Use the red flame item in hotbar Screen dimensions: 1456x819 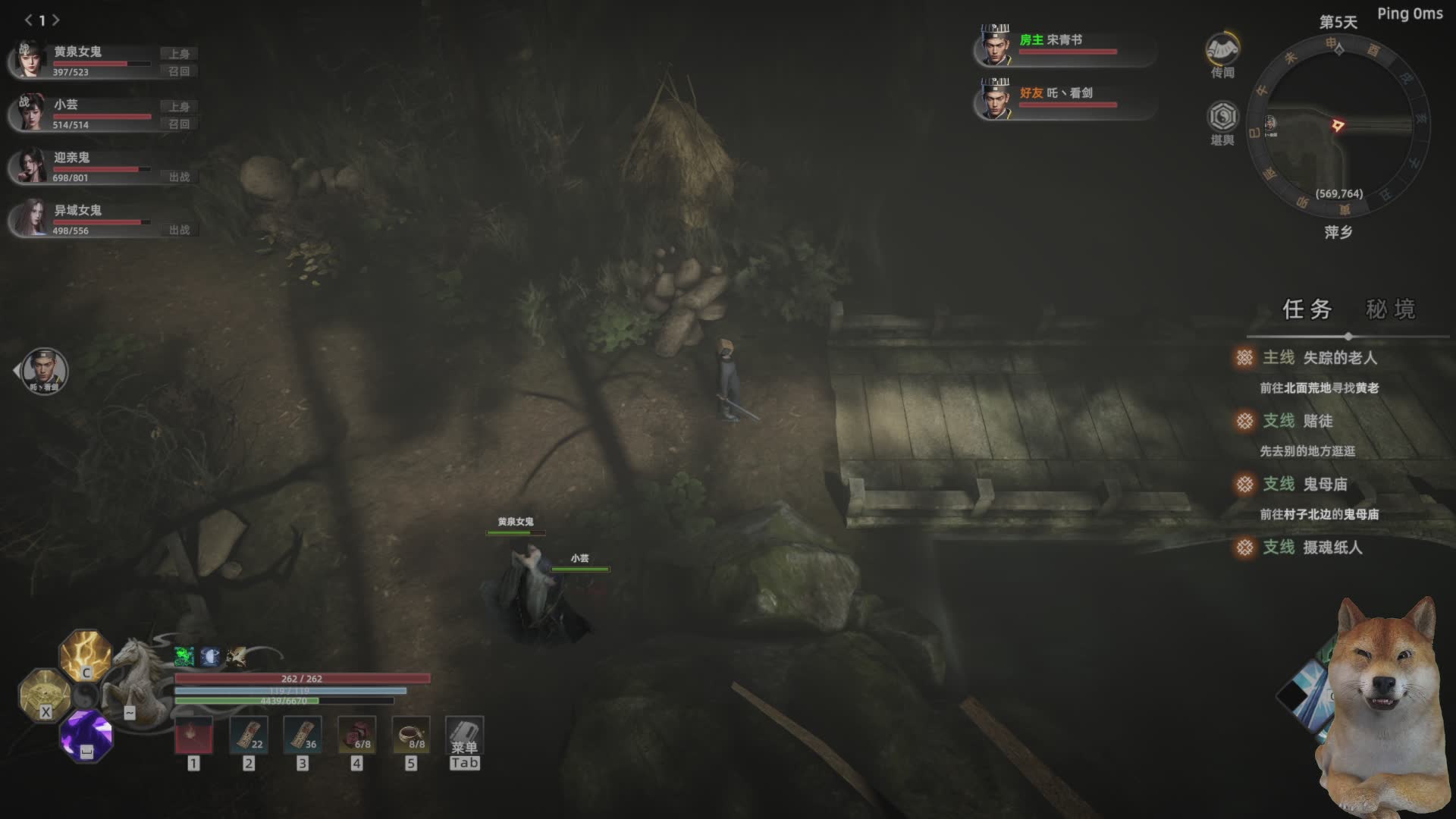(193, 736)
